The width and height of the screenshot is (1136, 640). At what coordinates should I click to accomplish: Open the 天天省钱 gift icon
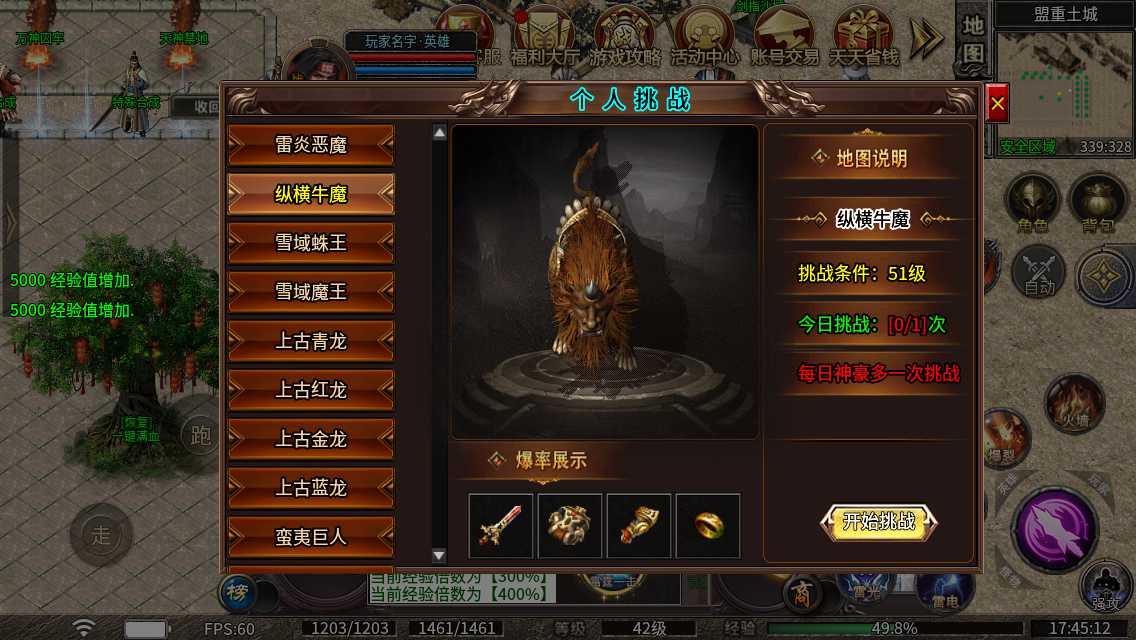pos(862,38)
